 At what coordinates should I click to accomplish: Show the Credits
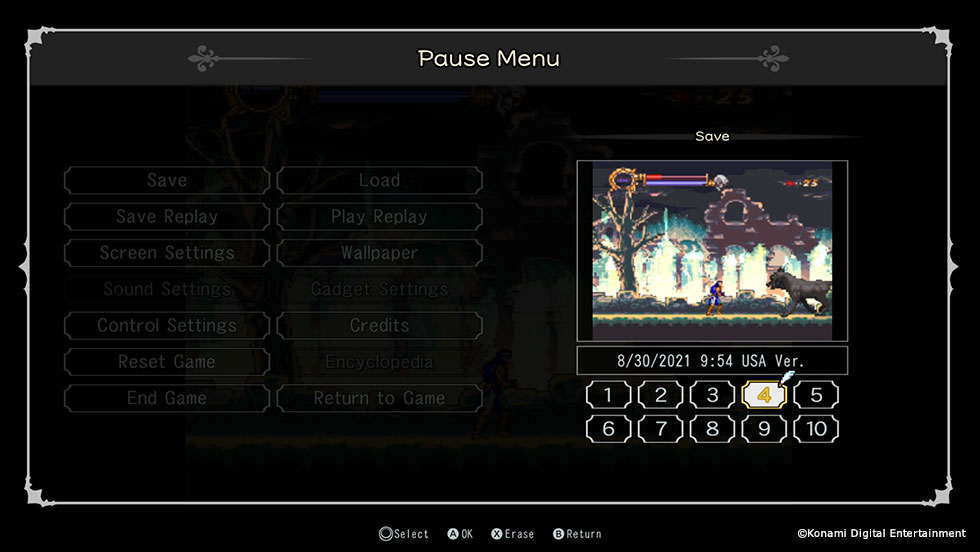pos(379,326)
